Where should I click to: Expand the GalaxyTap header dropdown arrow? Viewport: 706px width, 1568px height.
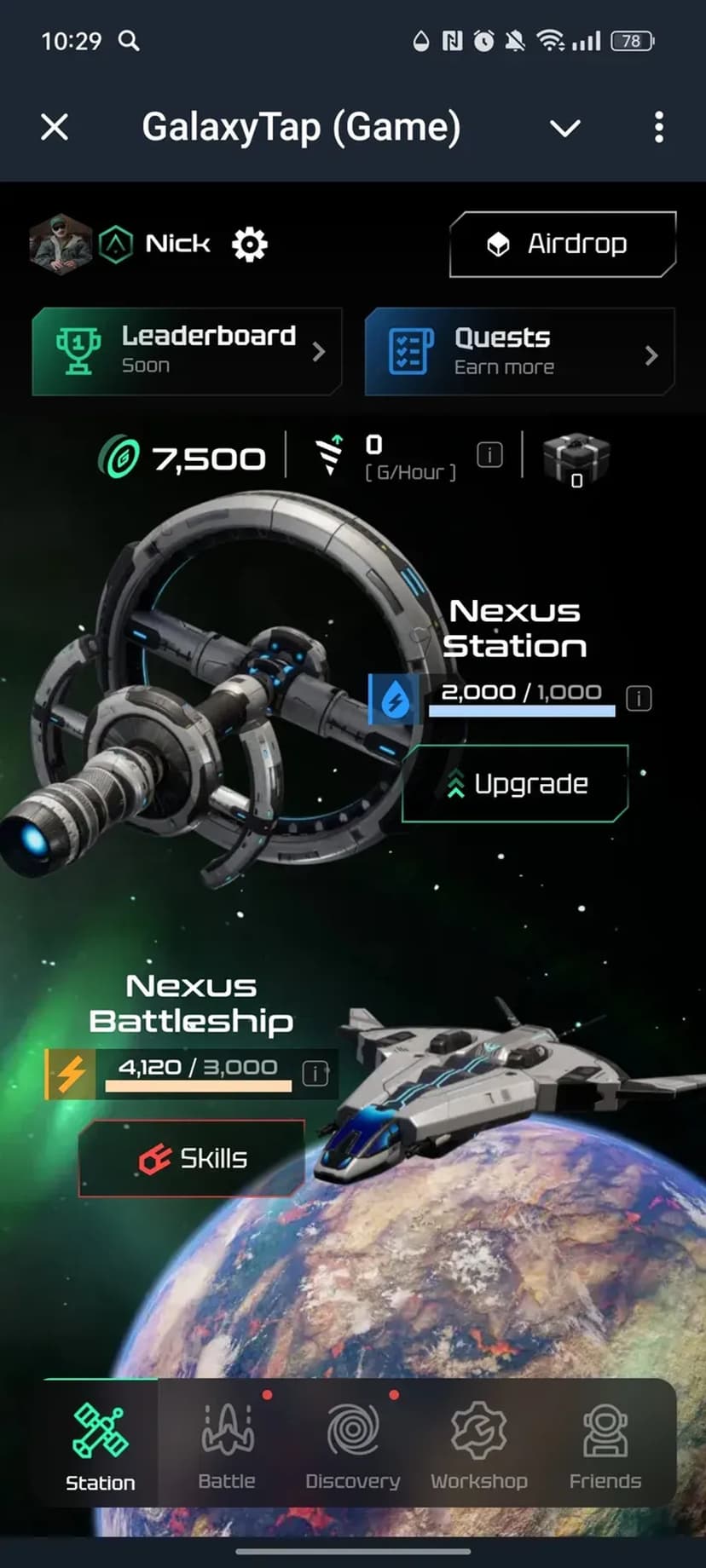coord(564,129)
